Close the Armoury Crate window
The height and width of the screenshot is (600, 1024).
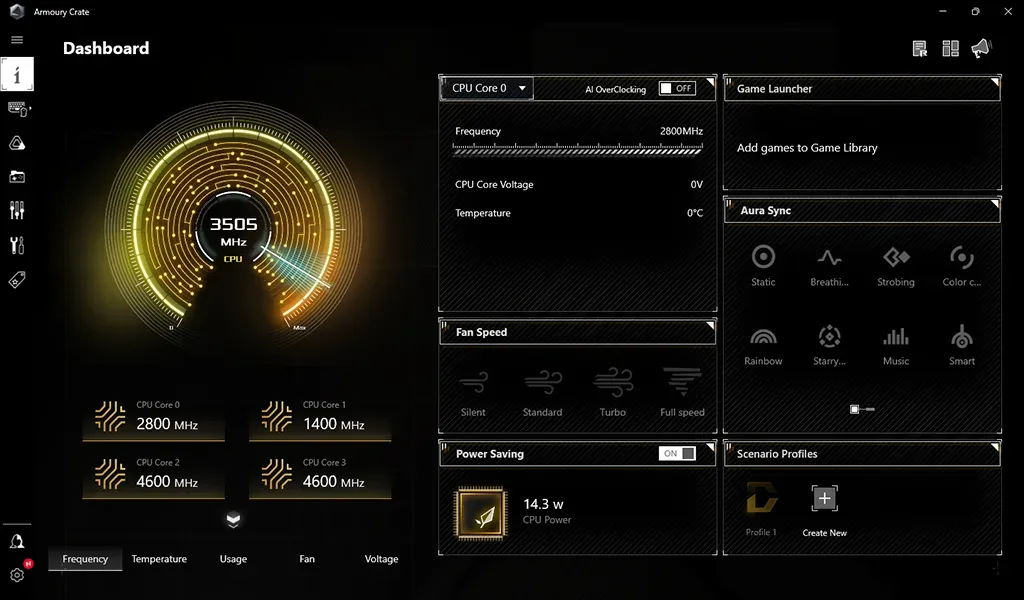[1006, 11]
